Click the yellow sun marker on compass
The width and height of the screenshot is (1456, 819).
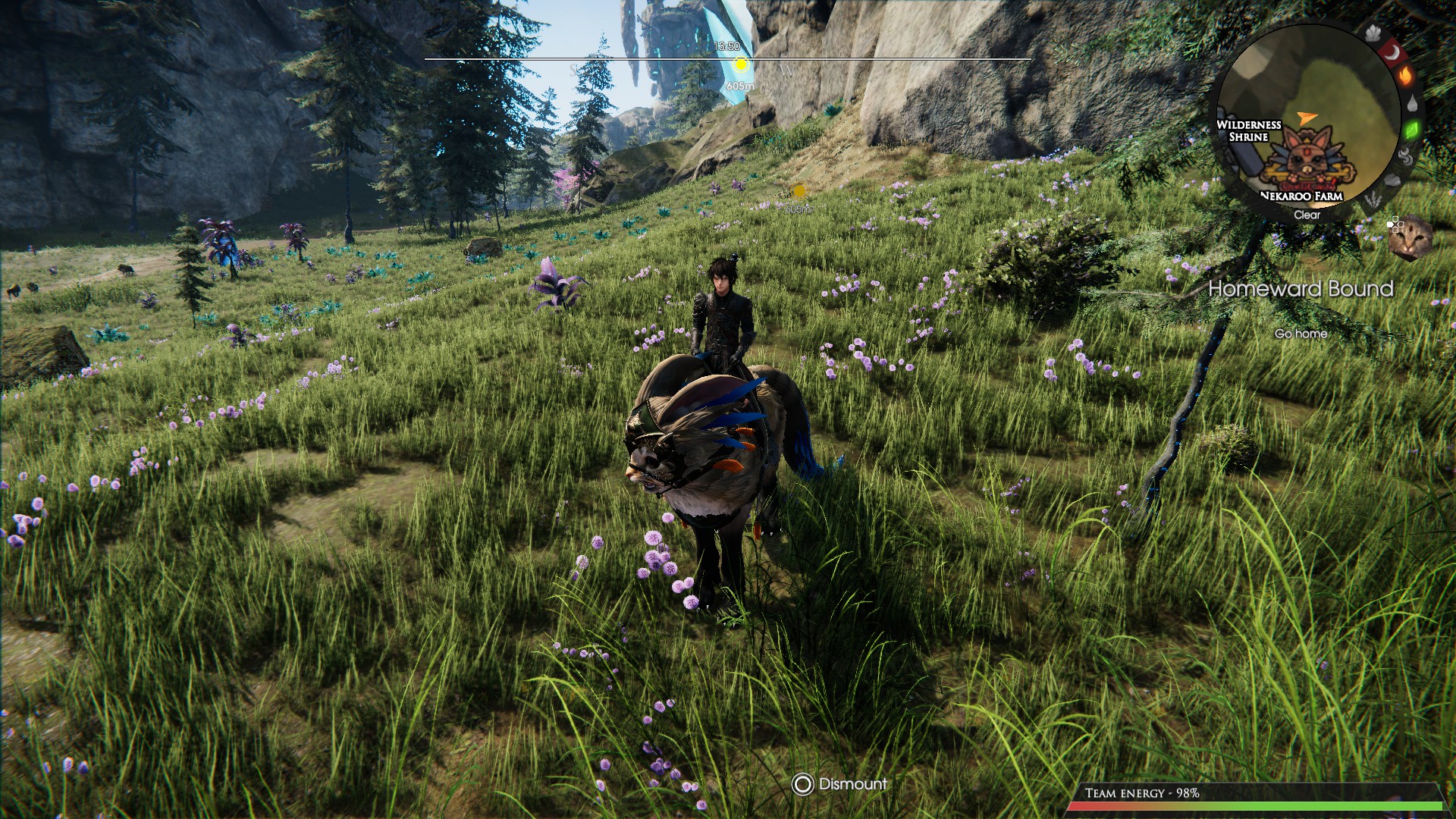741,65
